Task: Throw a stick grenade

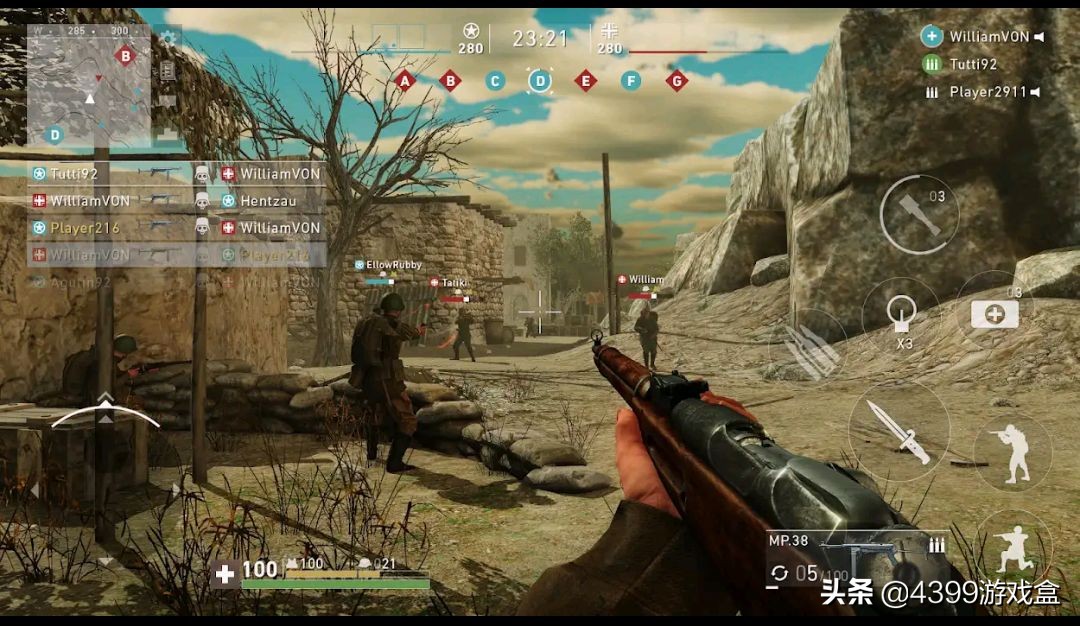Action: pyautogui.click(x=919, y=214)
